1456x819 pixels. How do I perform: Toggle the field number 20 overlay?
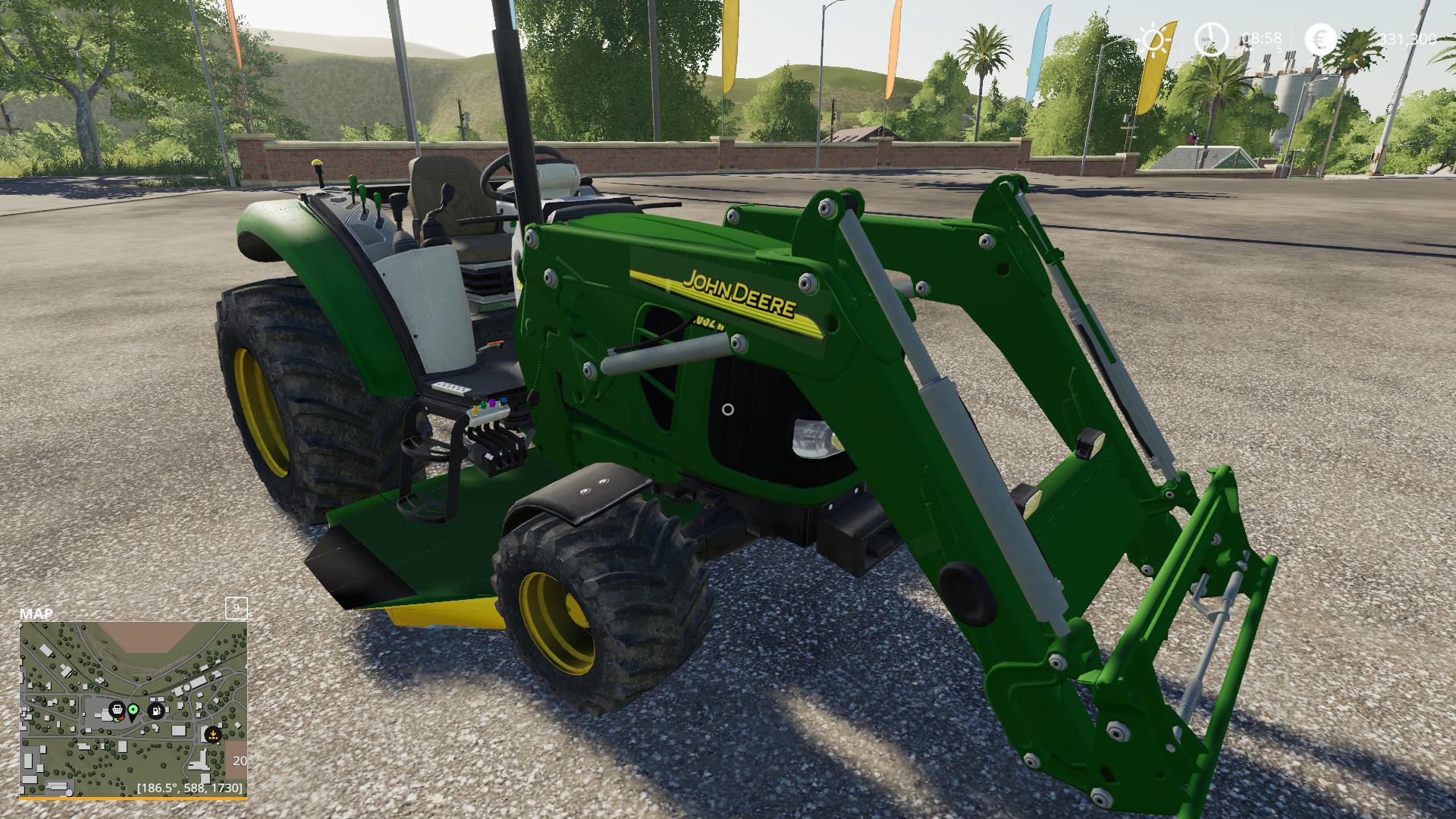pyautogui.click(x=241, y=760)
